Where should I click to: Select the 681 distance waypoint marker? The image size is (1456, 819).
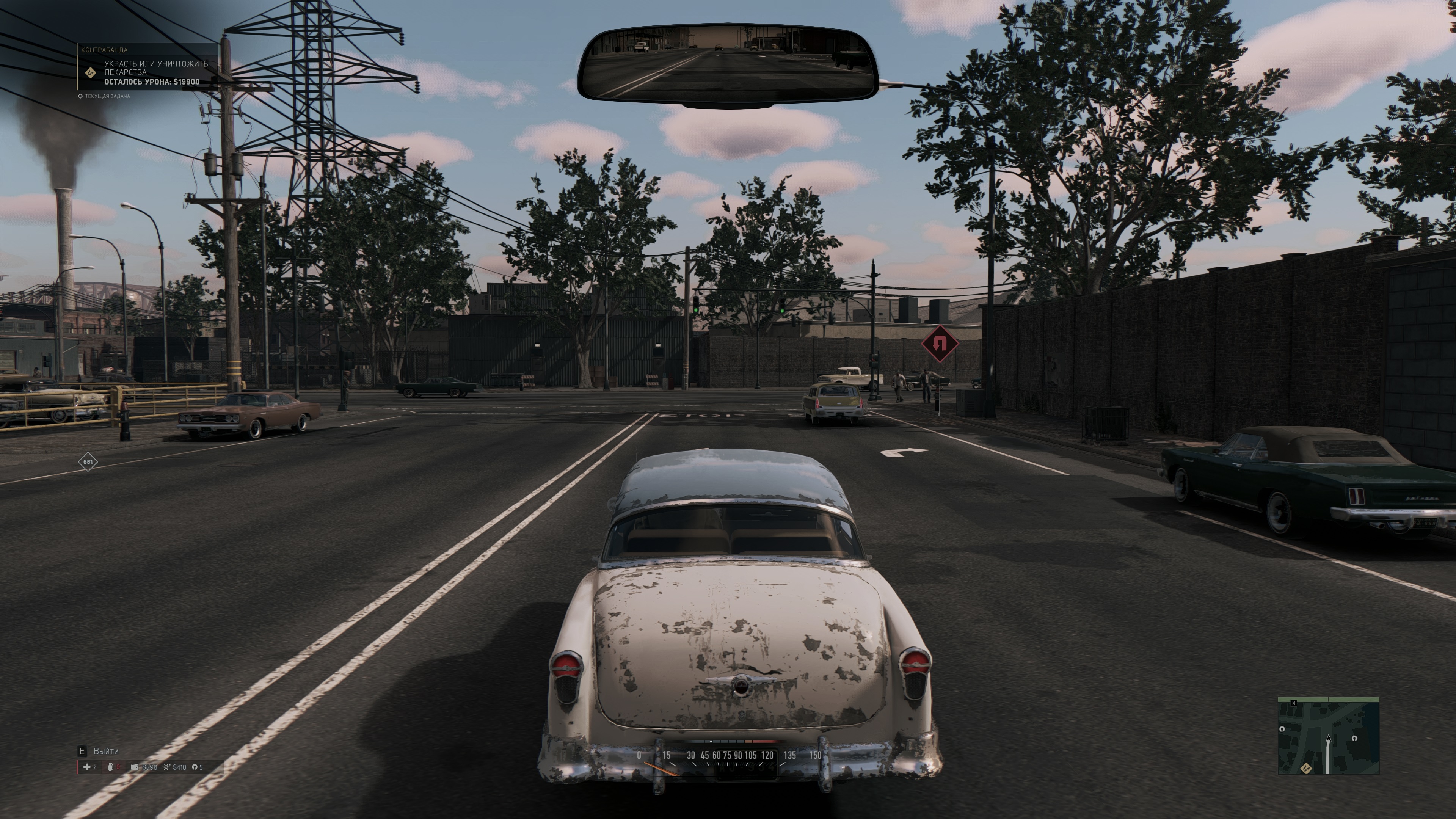(88, 462)
